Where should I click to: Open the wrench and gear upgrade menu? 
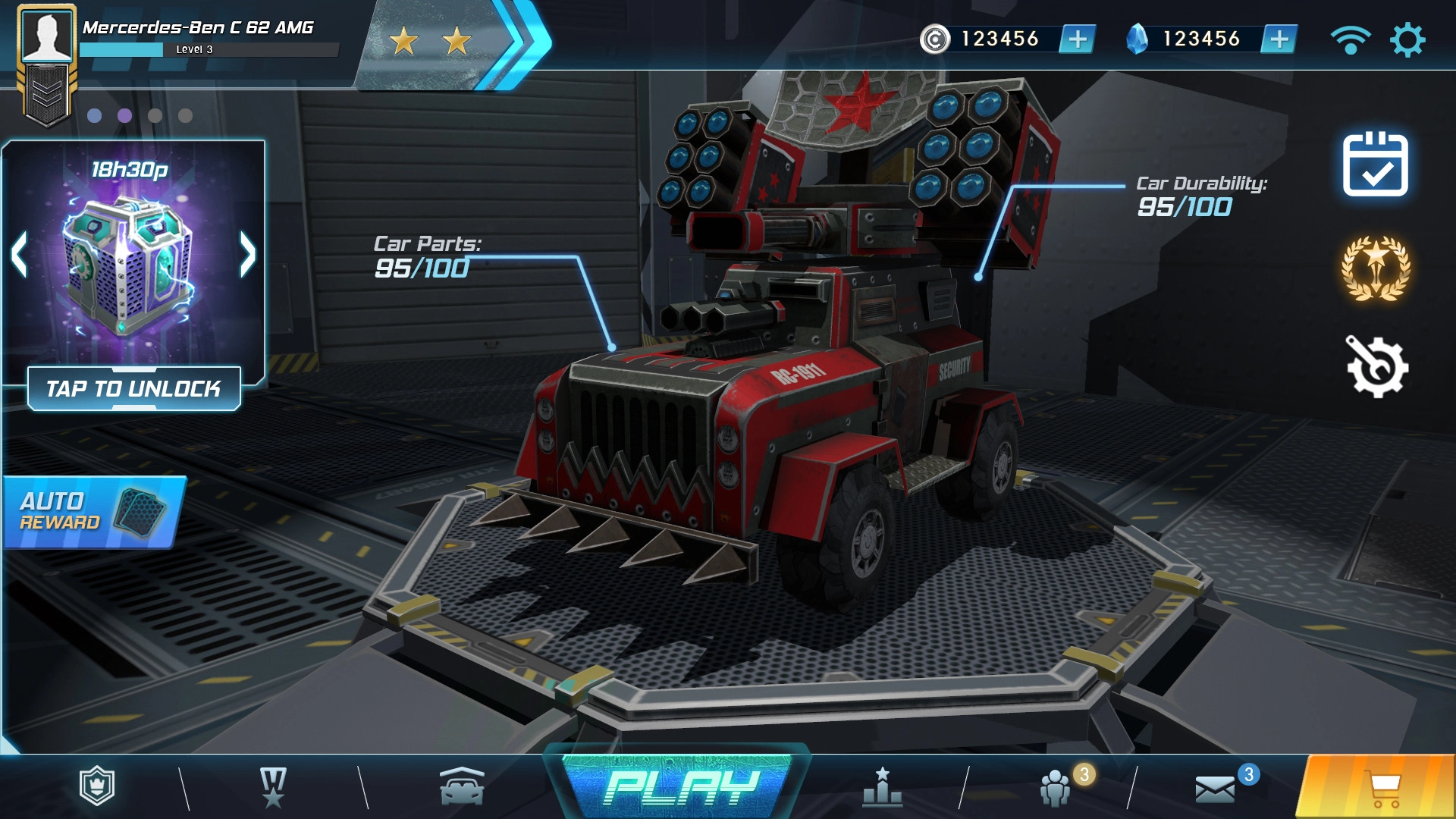1376,367
